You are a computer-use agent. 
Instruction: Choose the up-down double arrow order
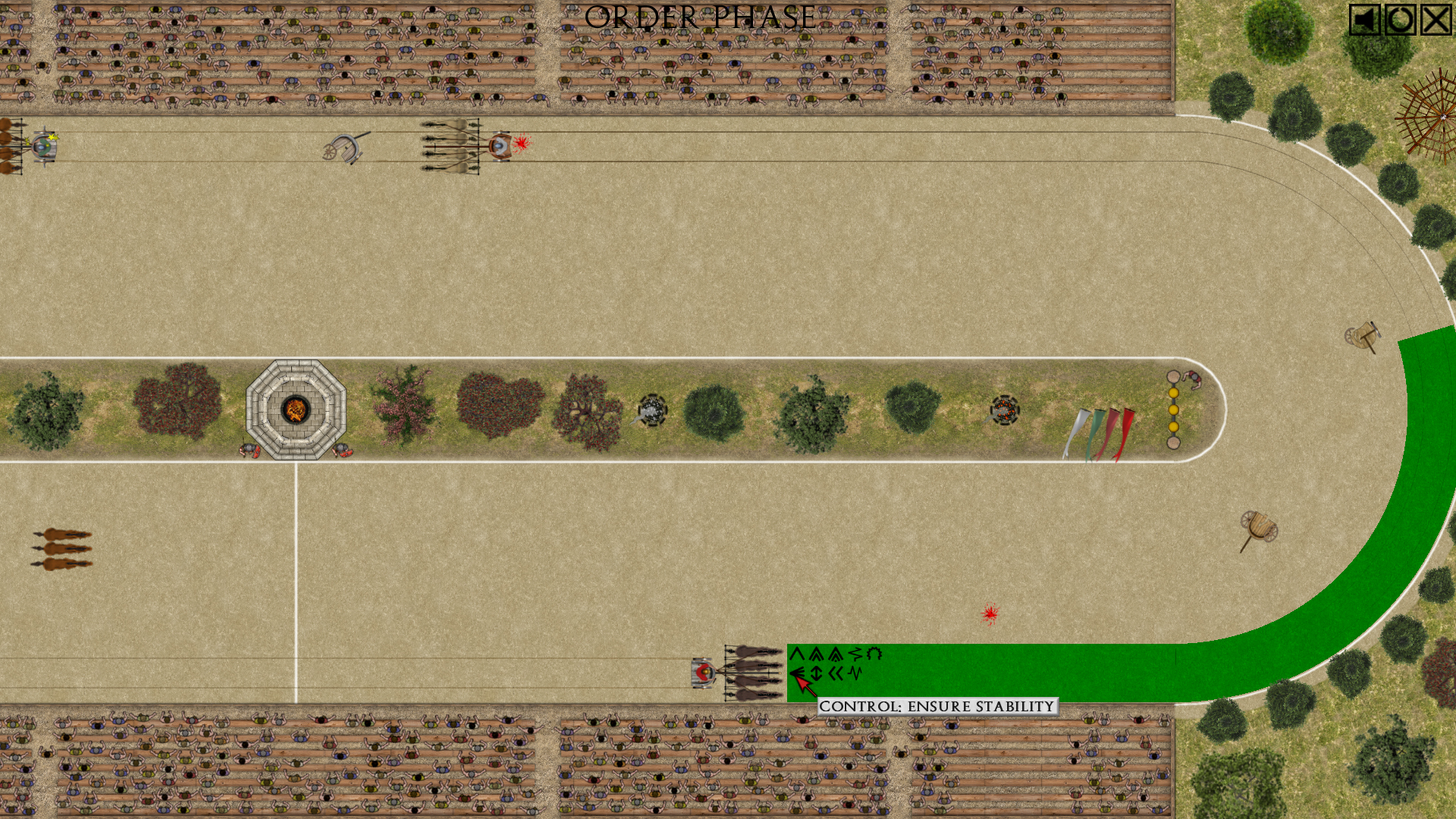pos(816,673)
